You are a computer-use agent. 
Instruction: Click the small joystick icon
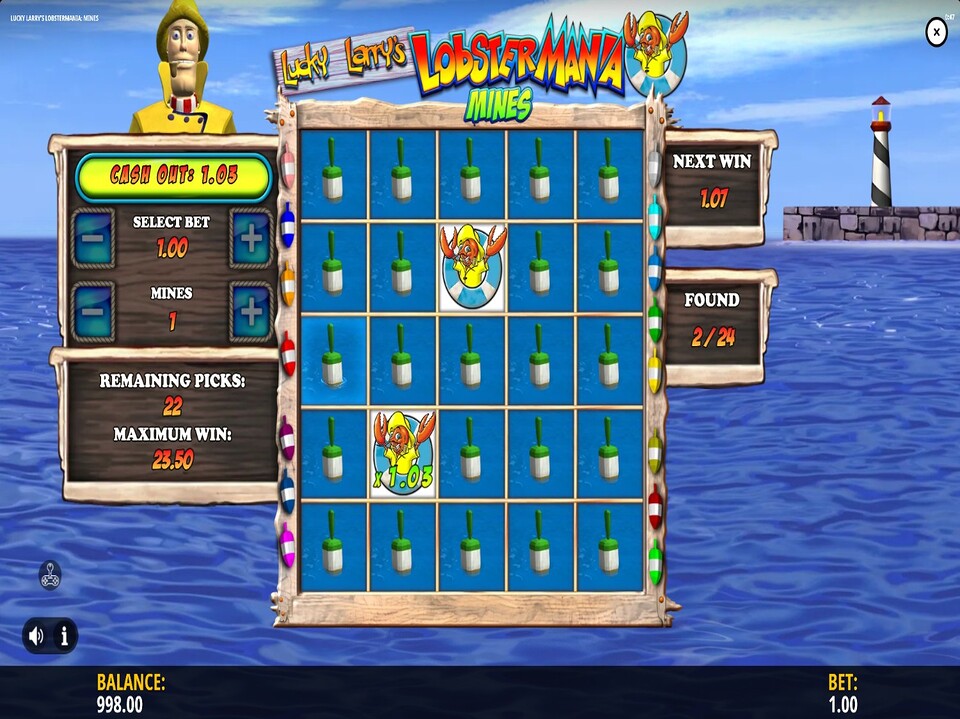point(50,575)
